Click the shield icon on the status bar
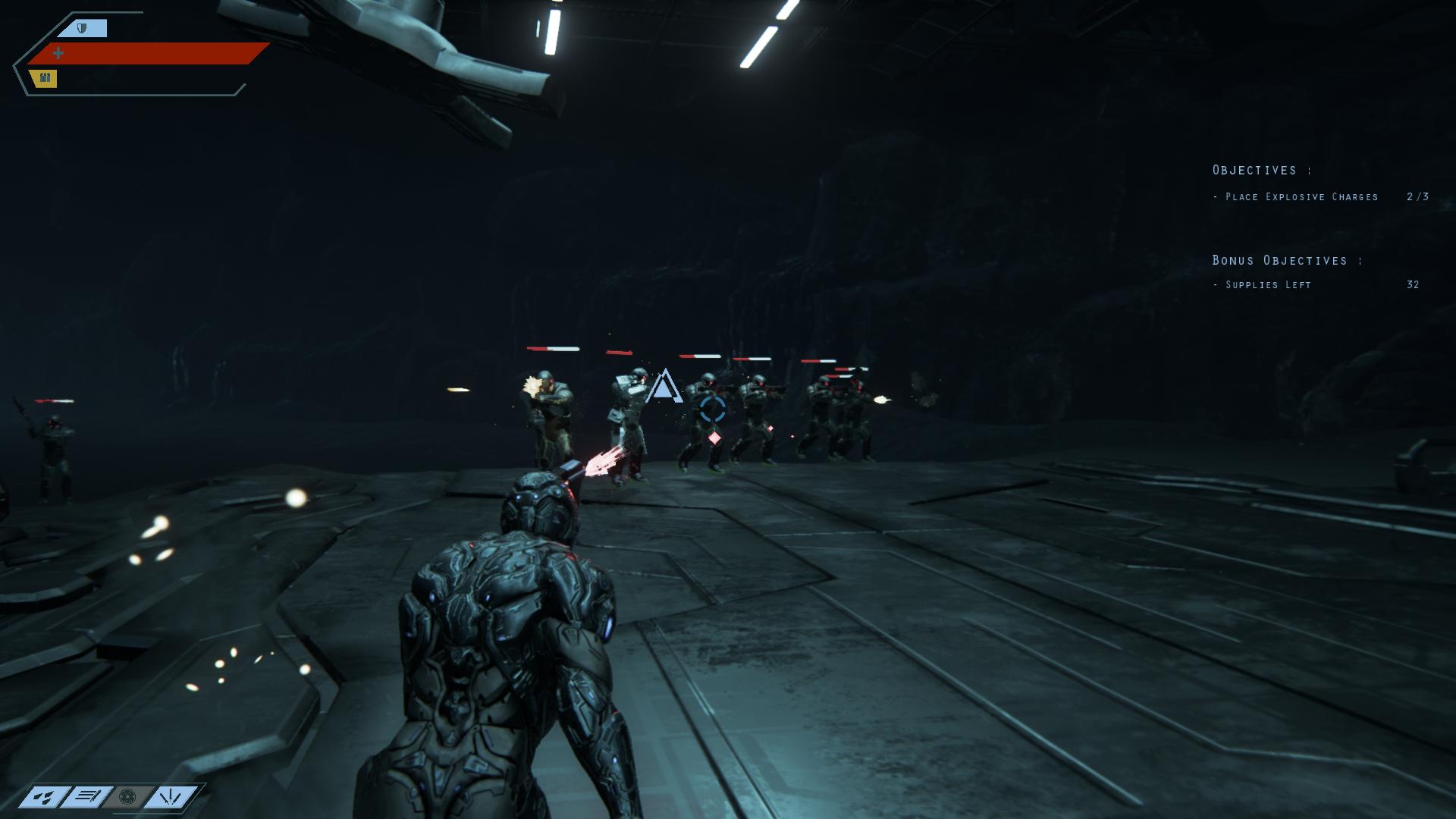1456x819 pixels. [x=81, y=28]
